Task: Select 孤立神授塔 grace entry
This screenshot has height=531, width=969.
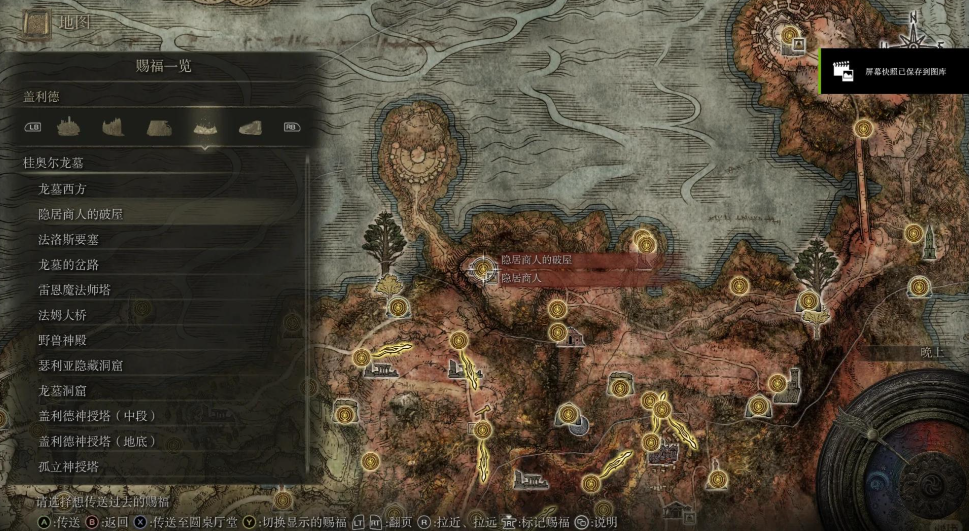Action: pyautogui.click(x=68, y=466)
